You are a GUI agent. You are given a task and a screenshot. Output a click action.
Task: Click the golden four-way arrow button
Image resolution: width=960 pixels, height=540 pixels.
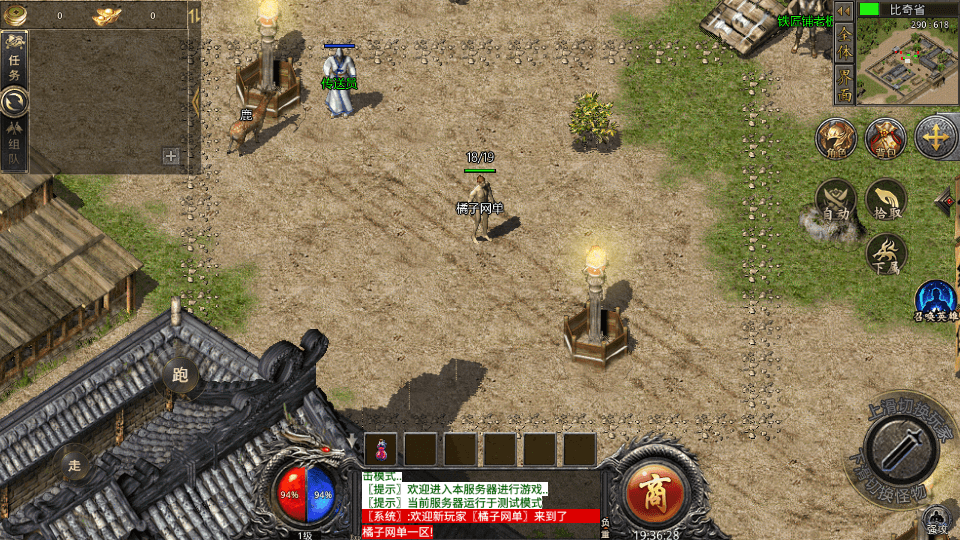936,138
